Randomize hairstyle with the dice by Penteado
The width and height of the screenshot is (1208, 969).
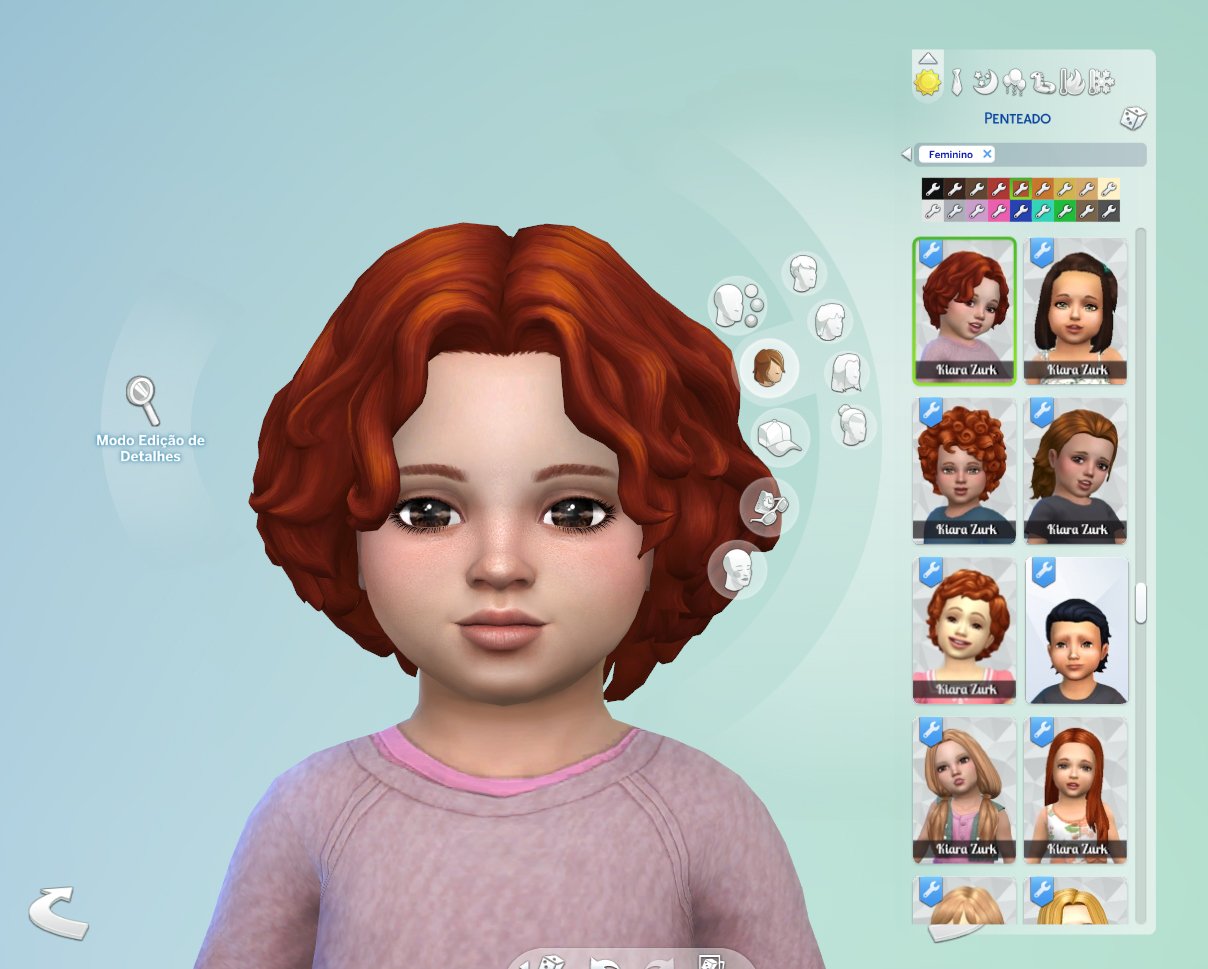coord(1132,118)
